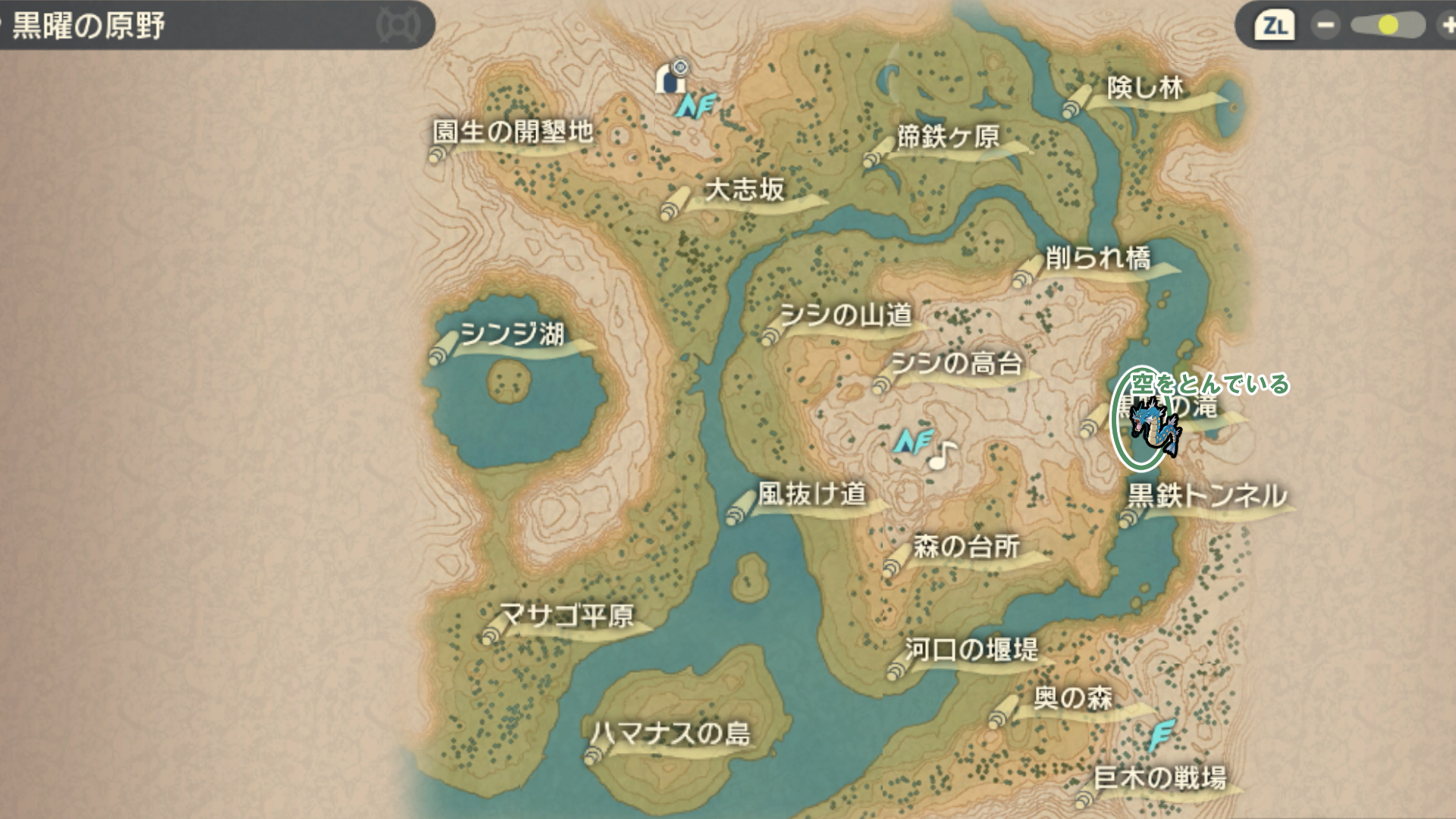This screenshot has width=1456, height=819.
Task: Select the 森の台所 location label
Action: point(966,546)
